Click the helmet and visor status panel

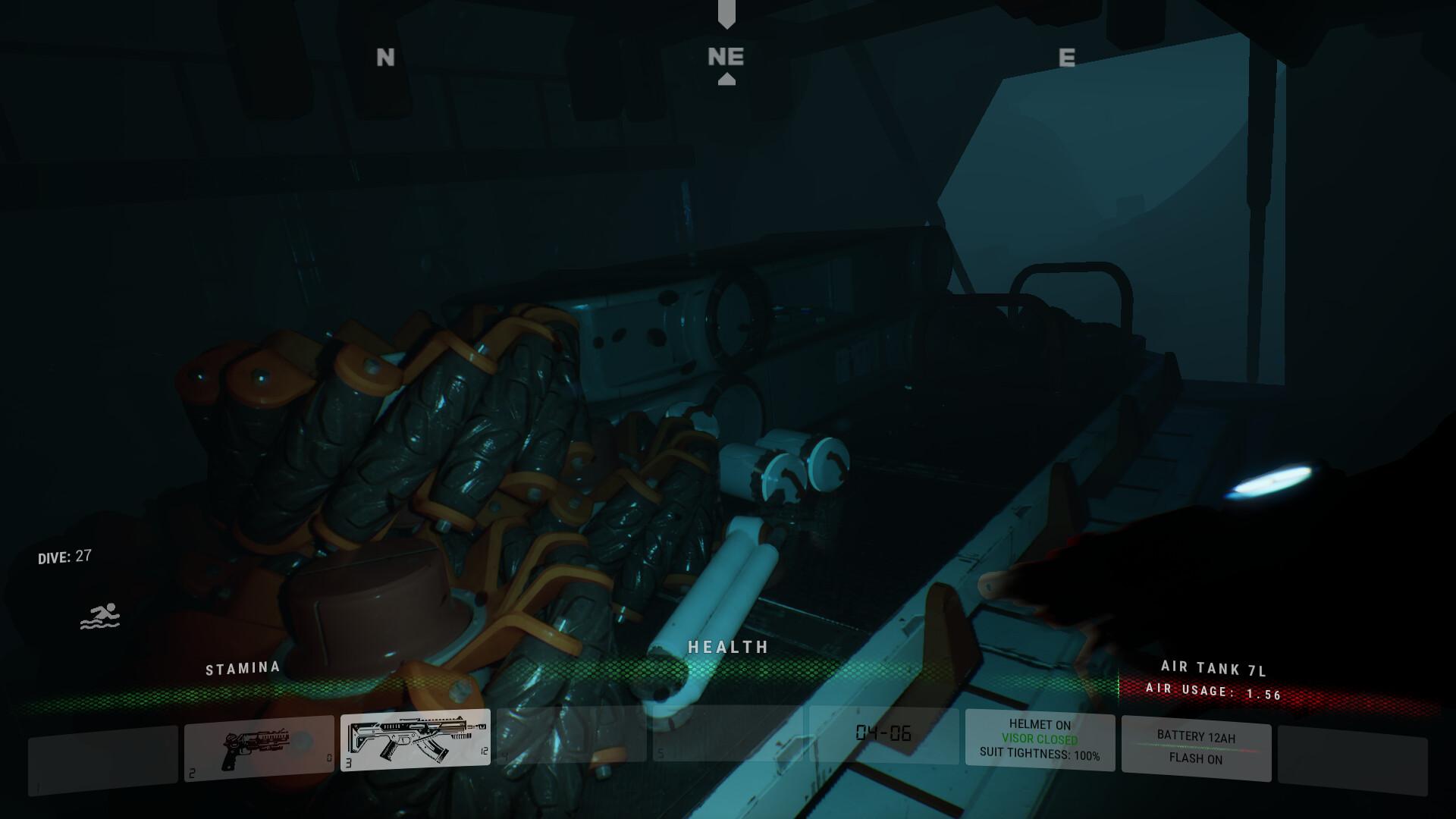[x=1040, y=739]
